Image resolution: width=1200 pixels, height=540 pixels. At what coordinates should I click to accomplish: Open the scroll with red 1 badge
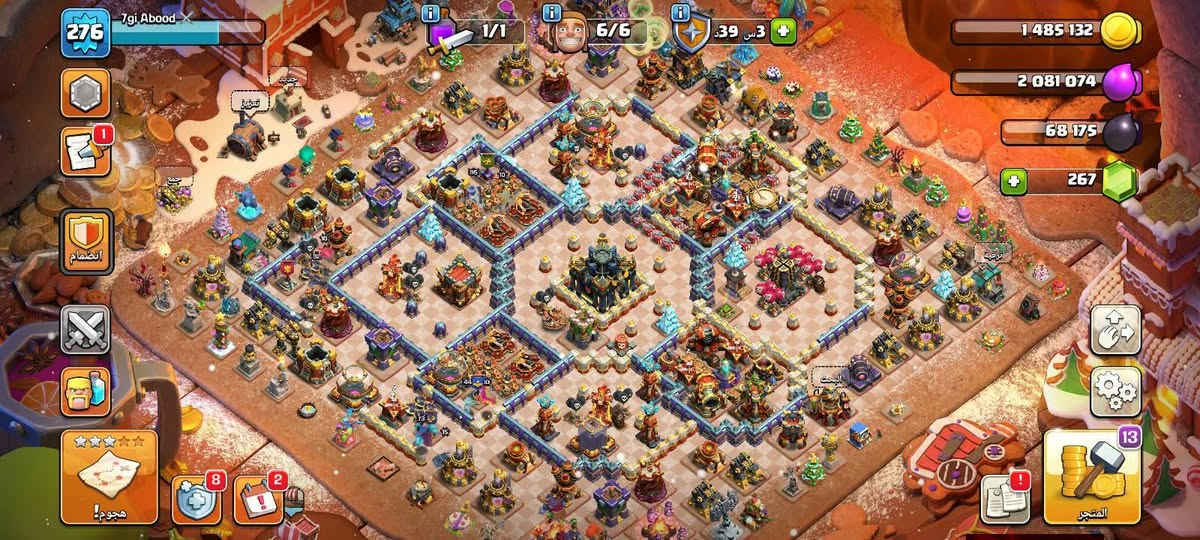click(84, 151)
